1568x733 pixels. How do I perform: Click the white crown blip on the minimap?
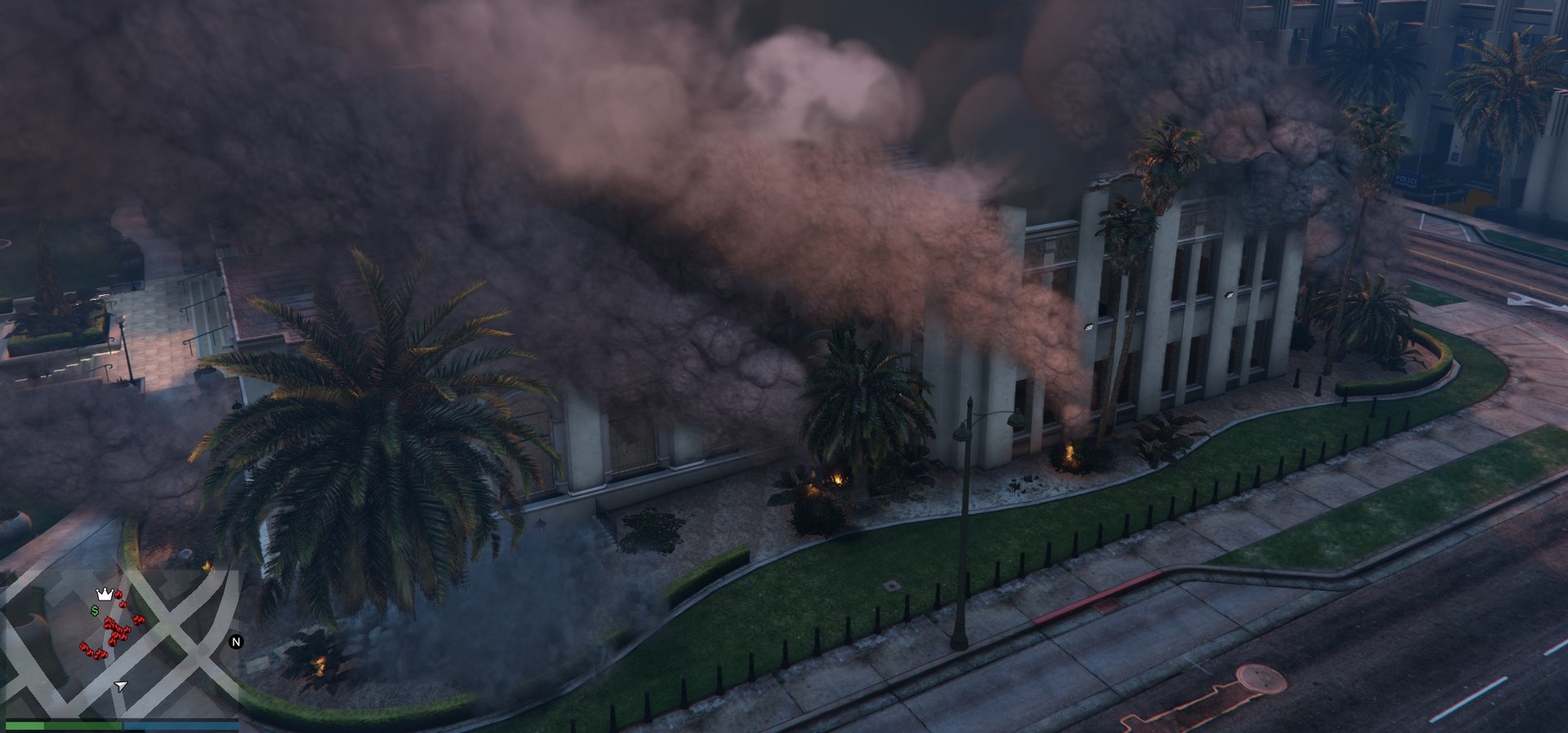(104, 594)
